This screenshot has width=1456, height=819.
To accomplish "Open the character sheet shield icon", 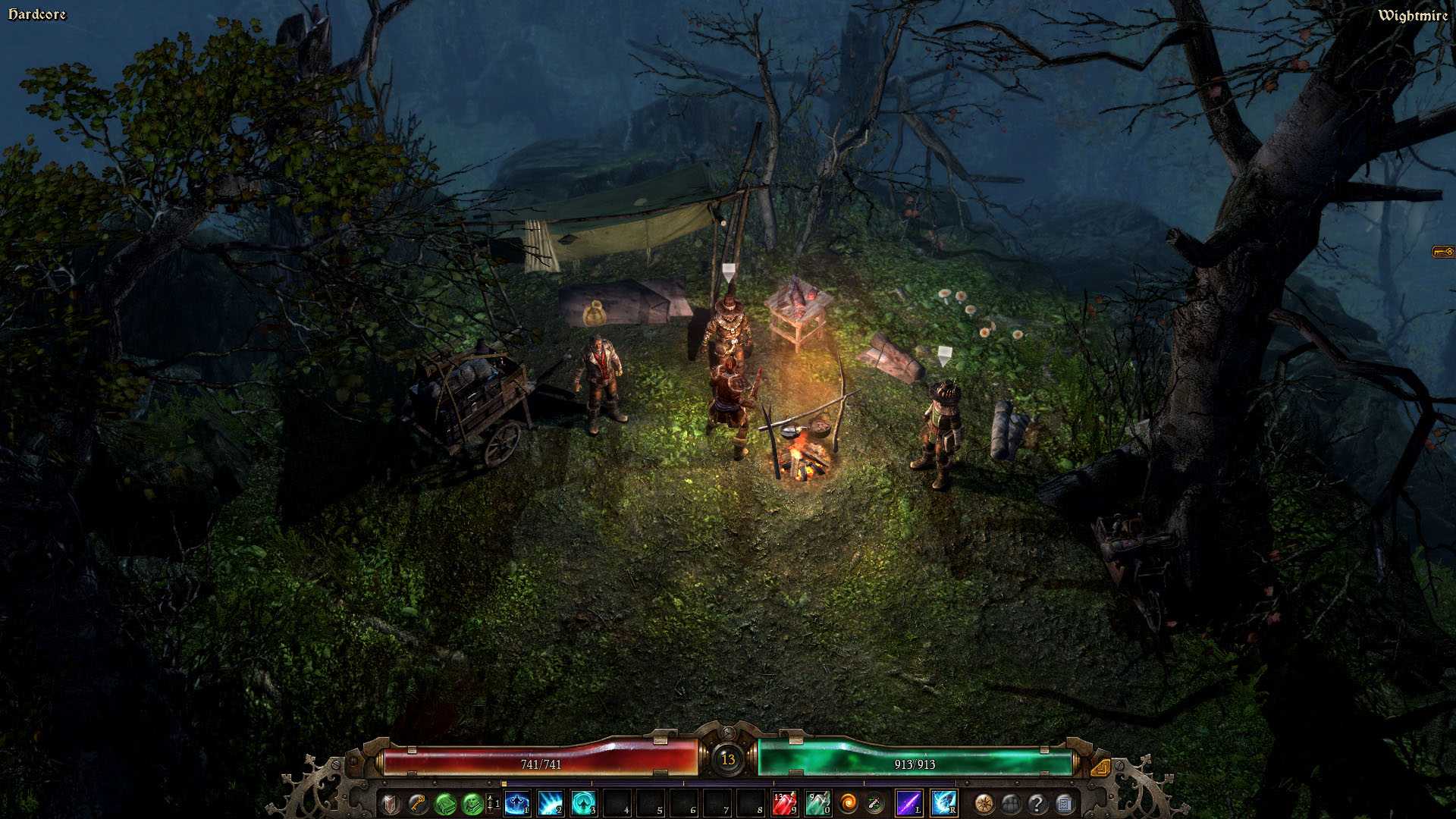I will coord(391,803).
